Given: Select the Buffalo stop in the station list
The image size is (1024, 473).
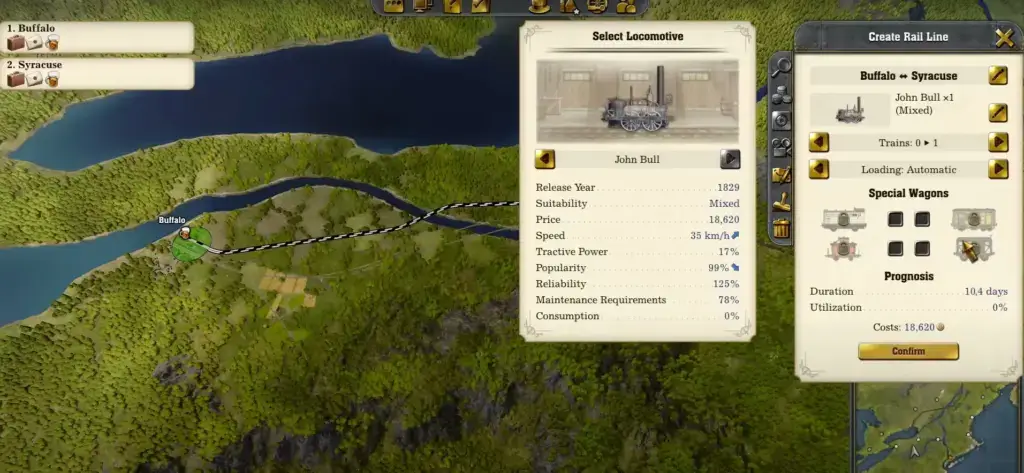Looking at the screenshot, I should click(97, 37).
